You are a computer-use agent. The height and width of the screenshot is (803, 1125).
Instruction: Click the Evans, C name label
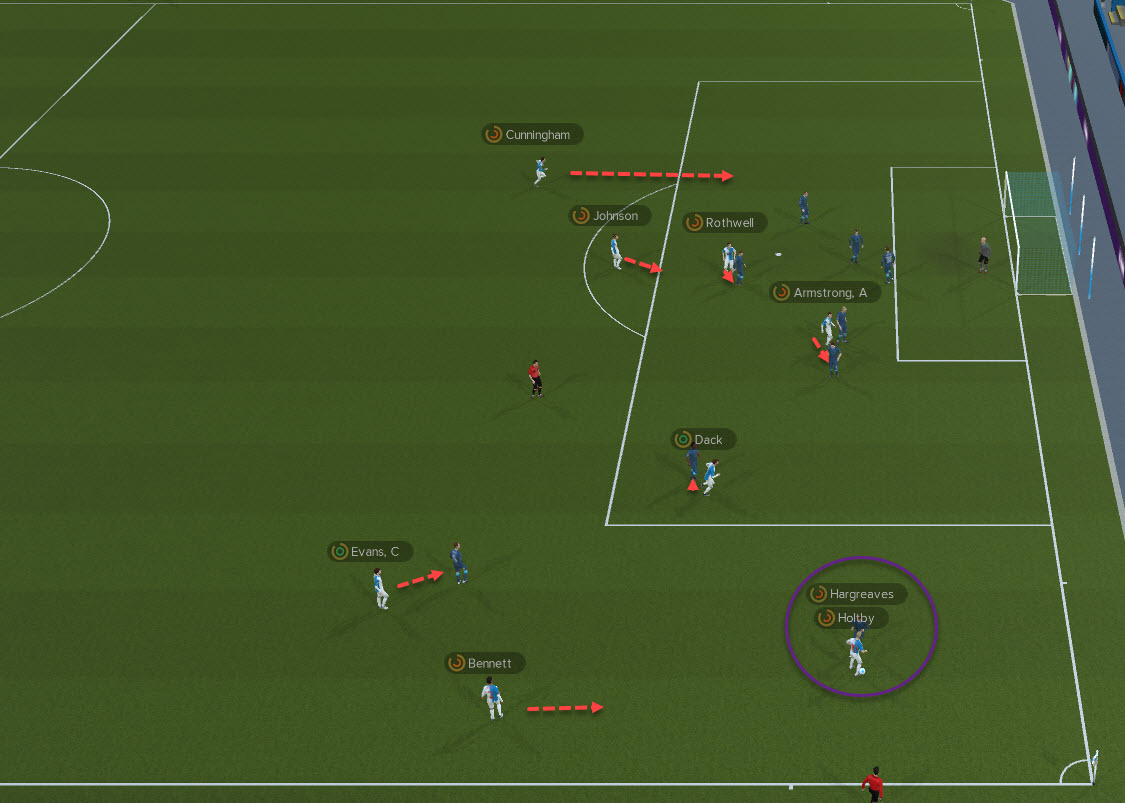click(370, 552)
